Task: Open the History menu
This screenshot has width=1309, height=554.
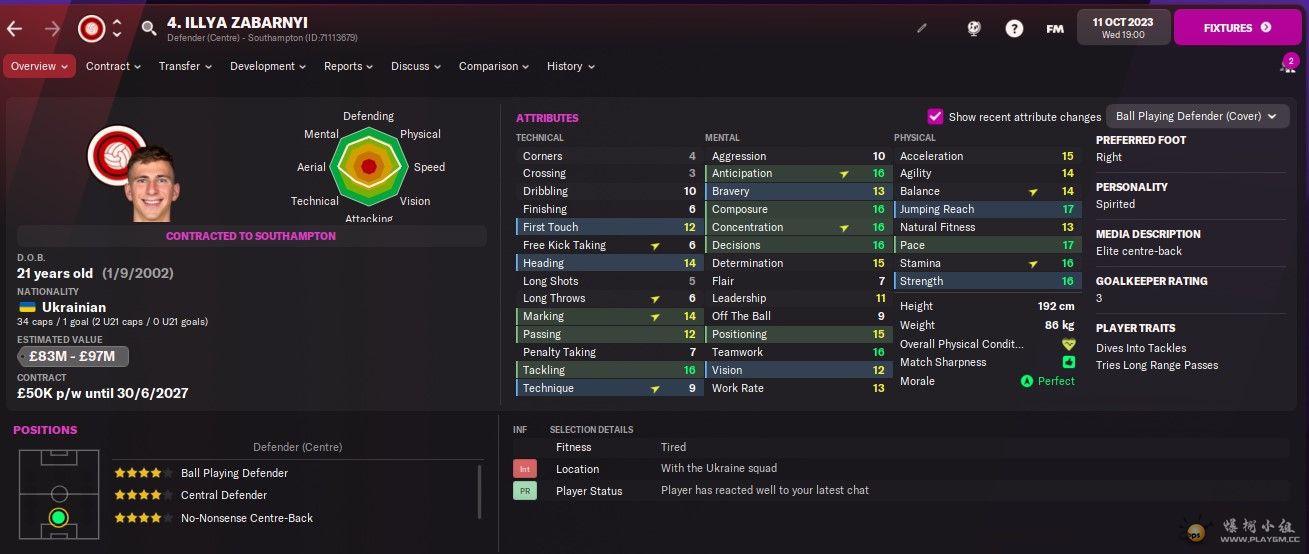Action: tap(570, 66)
